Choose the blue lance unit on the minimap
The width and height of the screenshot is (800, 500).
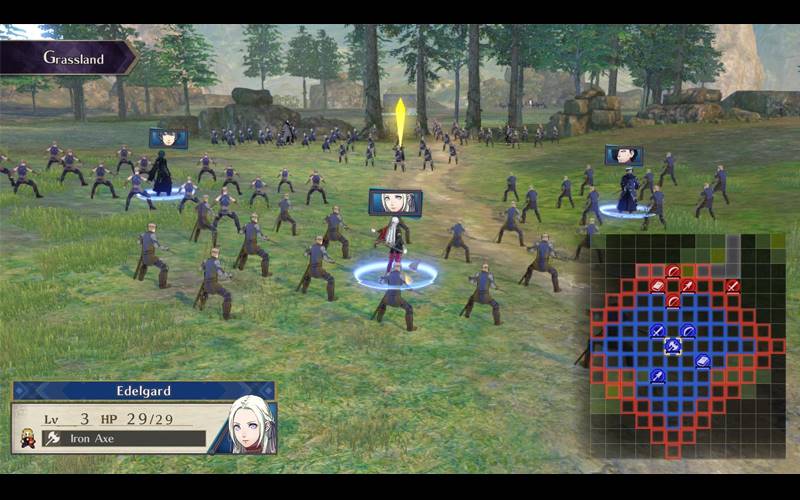point(657,376)
